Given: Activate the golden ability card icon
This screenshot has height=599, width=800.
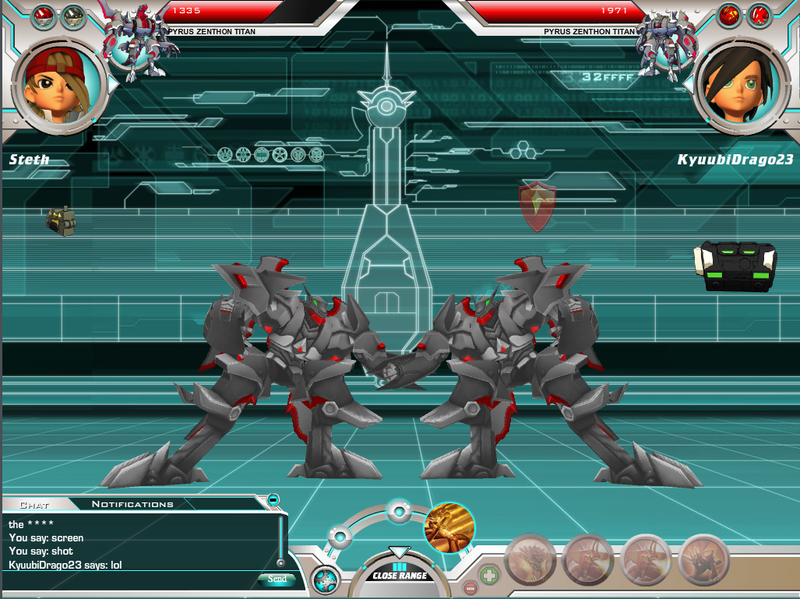Looking at the screenshot, I should (449, 528).
